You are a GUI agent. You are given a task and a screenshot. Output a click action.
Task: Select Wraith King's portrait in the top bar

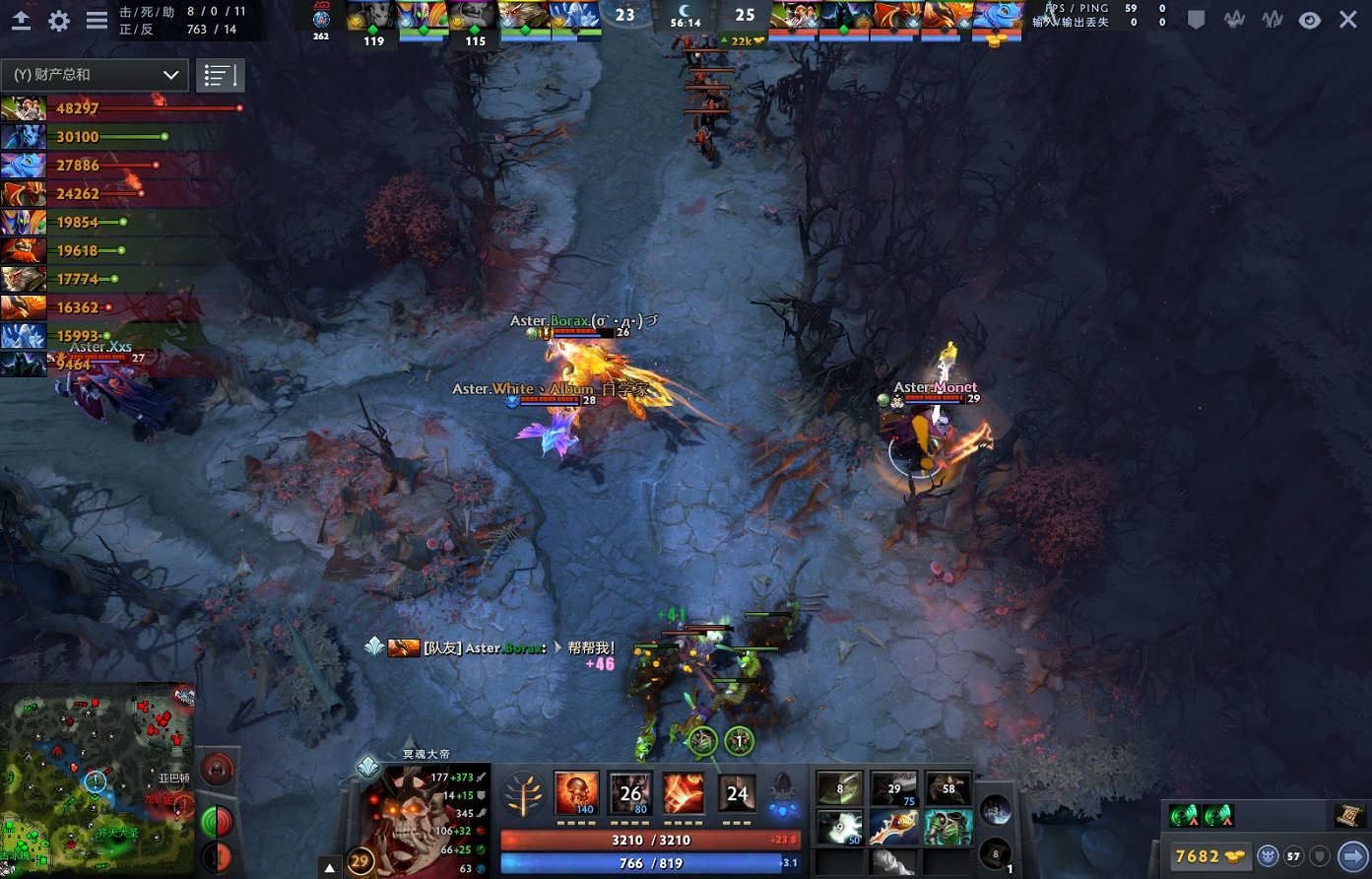372,17
